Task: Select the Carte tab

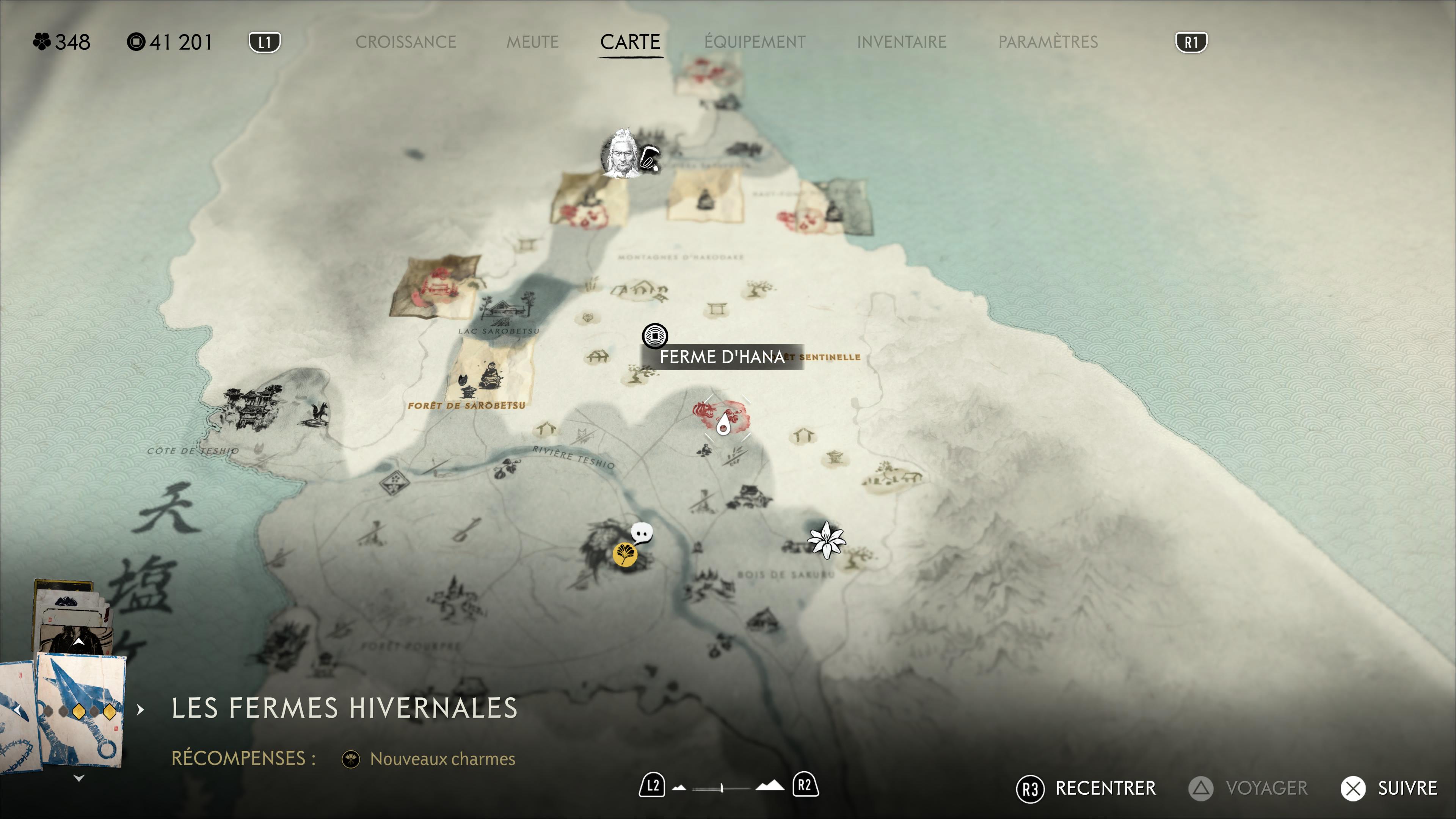Action: 630,42
